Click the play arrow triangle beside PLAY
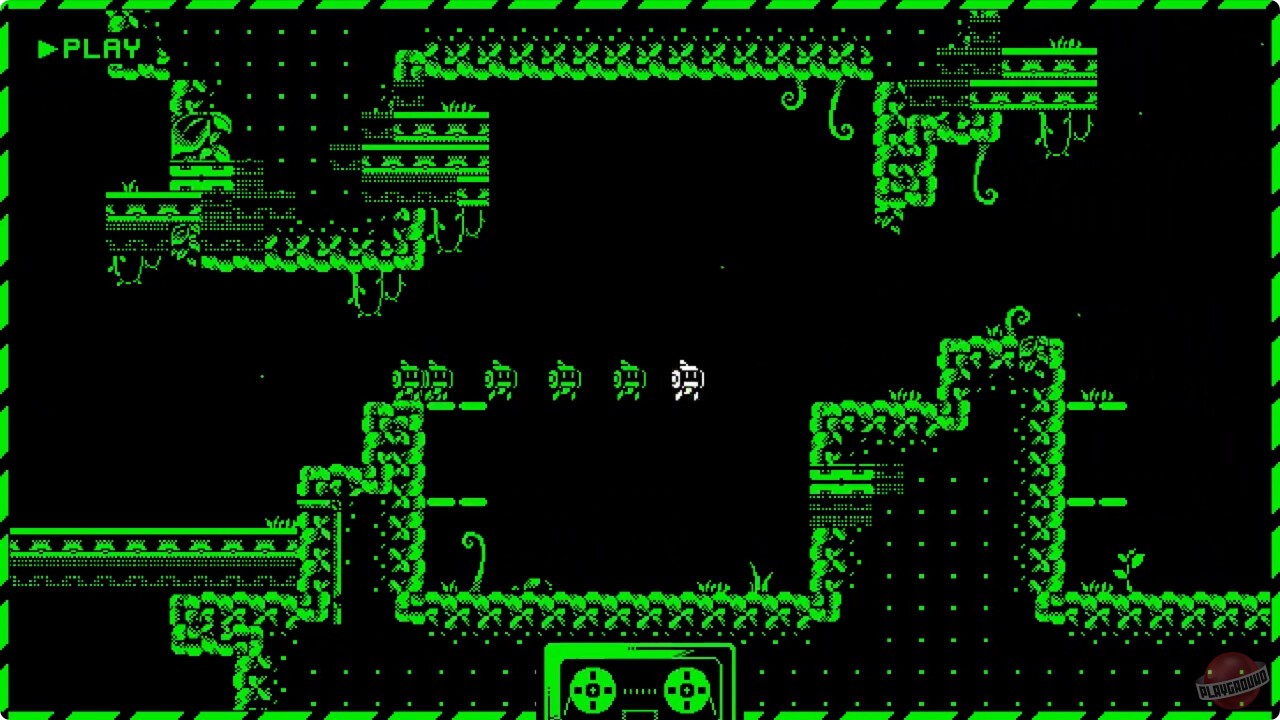This screenshot has width=1280, height=720. point(45,46)
